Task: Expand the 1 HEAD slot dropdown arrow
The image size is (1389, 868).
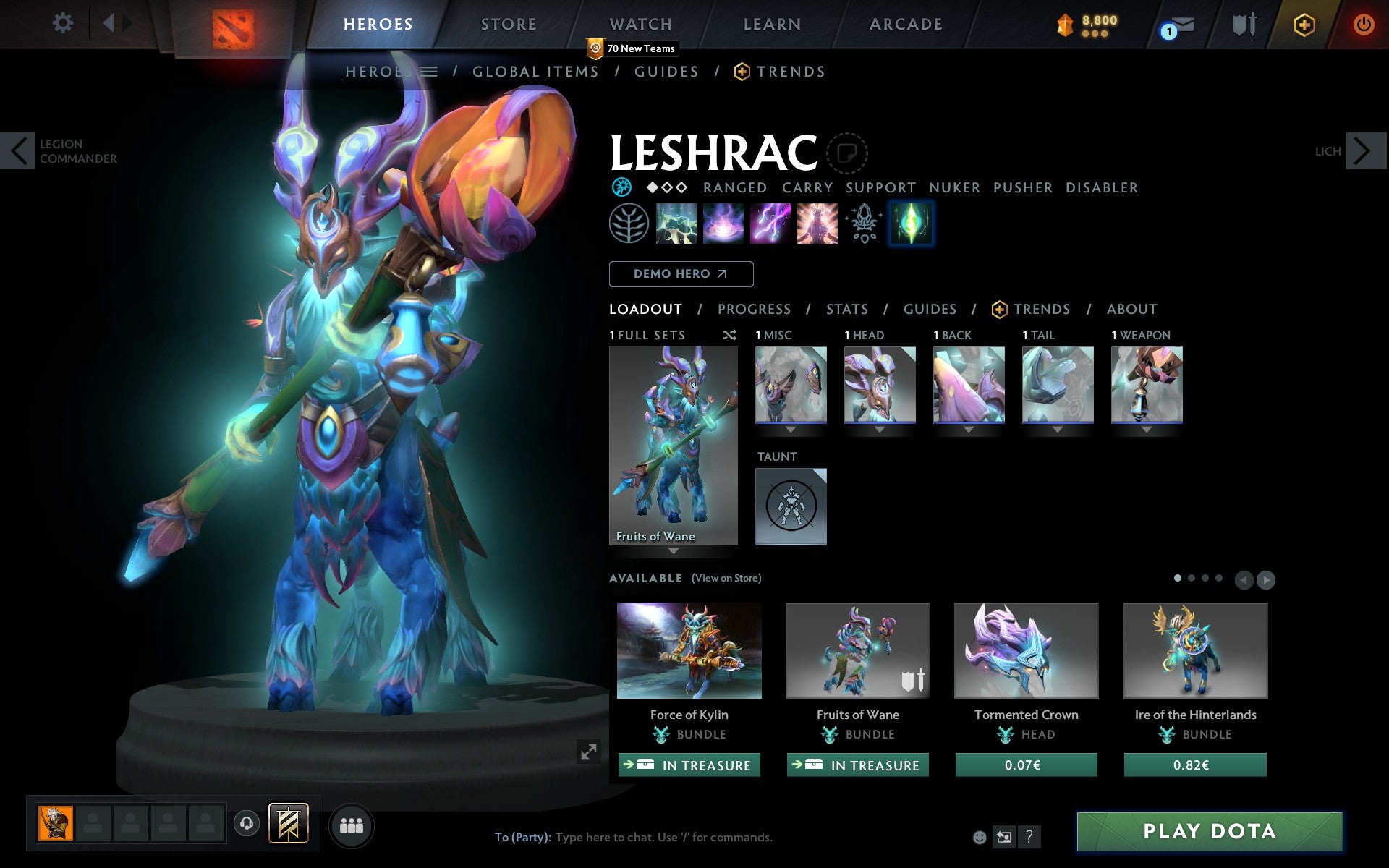Action: coord(880,428)
